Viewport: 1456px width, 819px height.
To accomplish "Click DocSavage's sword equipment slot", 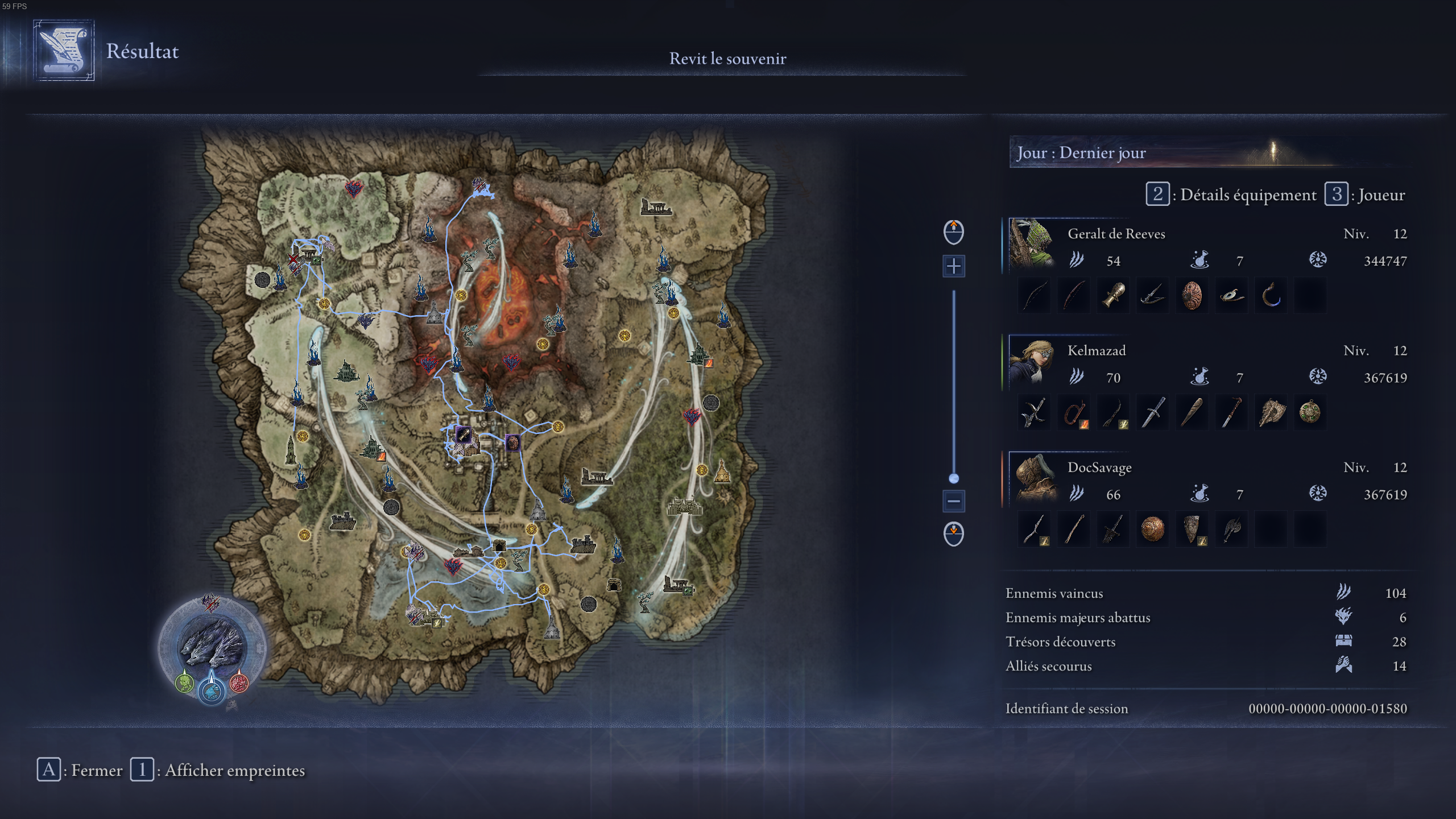I will 1113,529.
